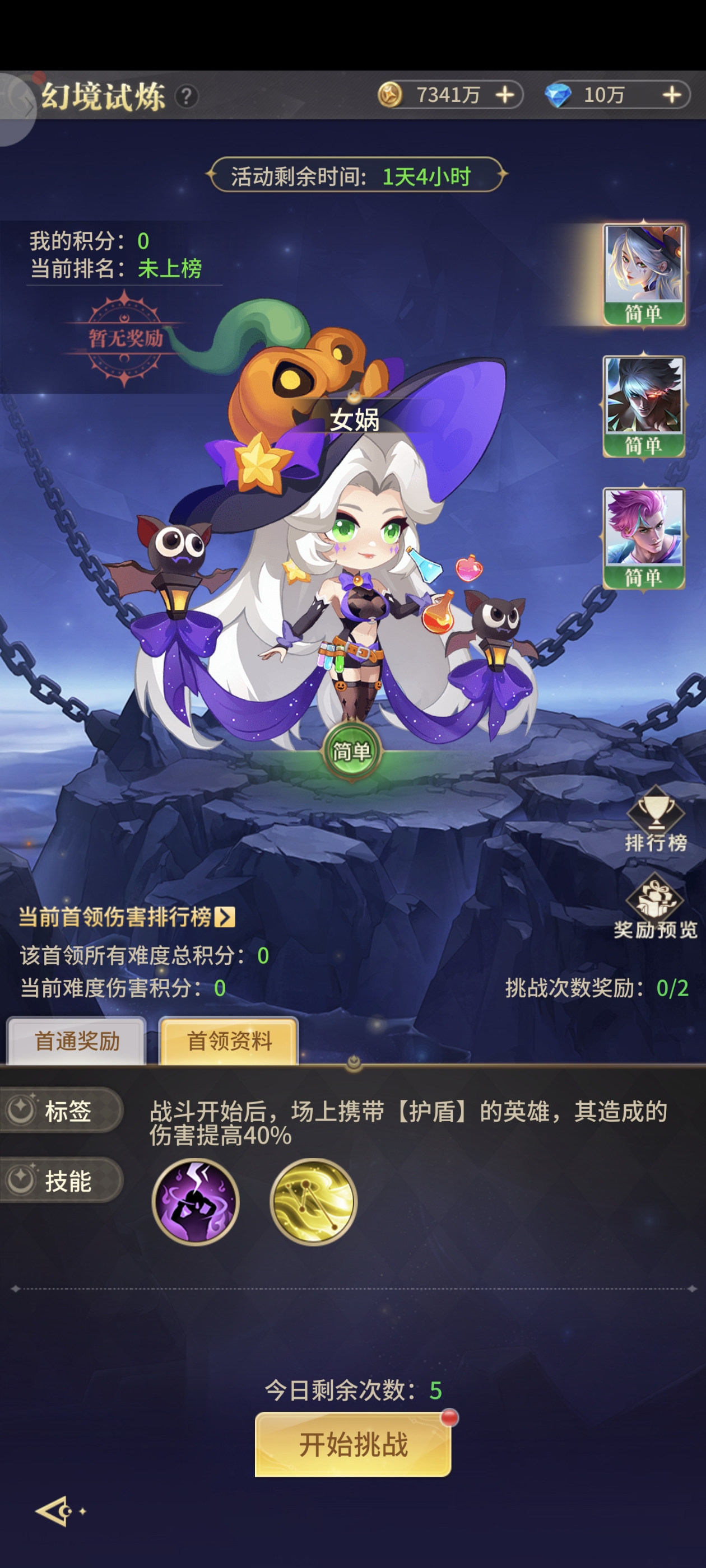Tap the 暂无奖励 reward stamp
The width and height of the screenshot is (706, 1568).
[126, 338]
